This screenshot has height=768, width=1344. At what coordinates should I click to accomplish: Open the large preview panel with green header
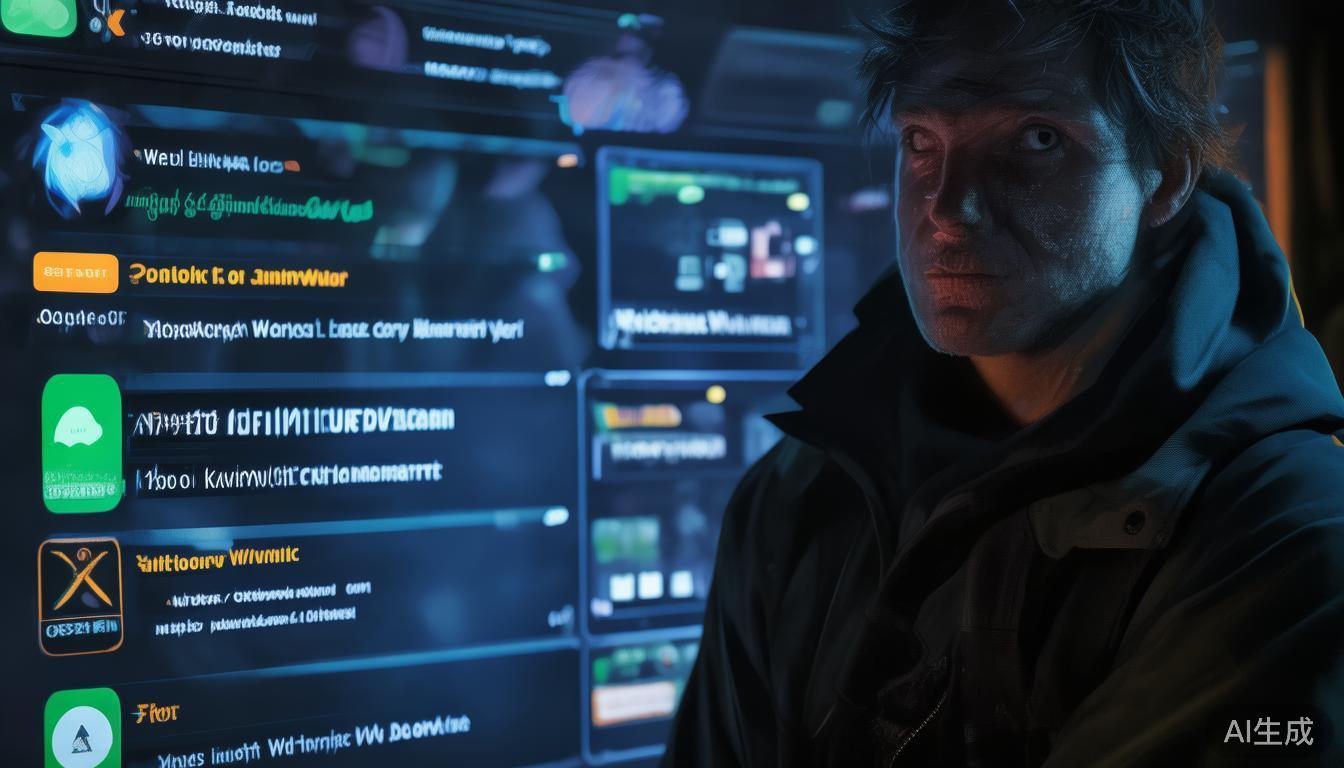point(709,248)
